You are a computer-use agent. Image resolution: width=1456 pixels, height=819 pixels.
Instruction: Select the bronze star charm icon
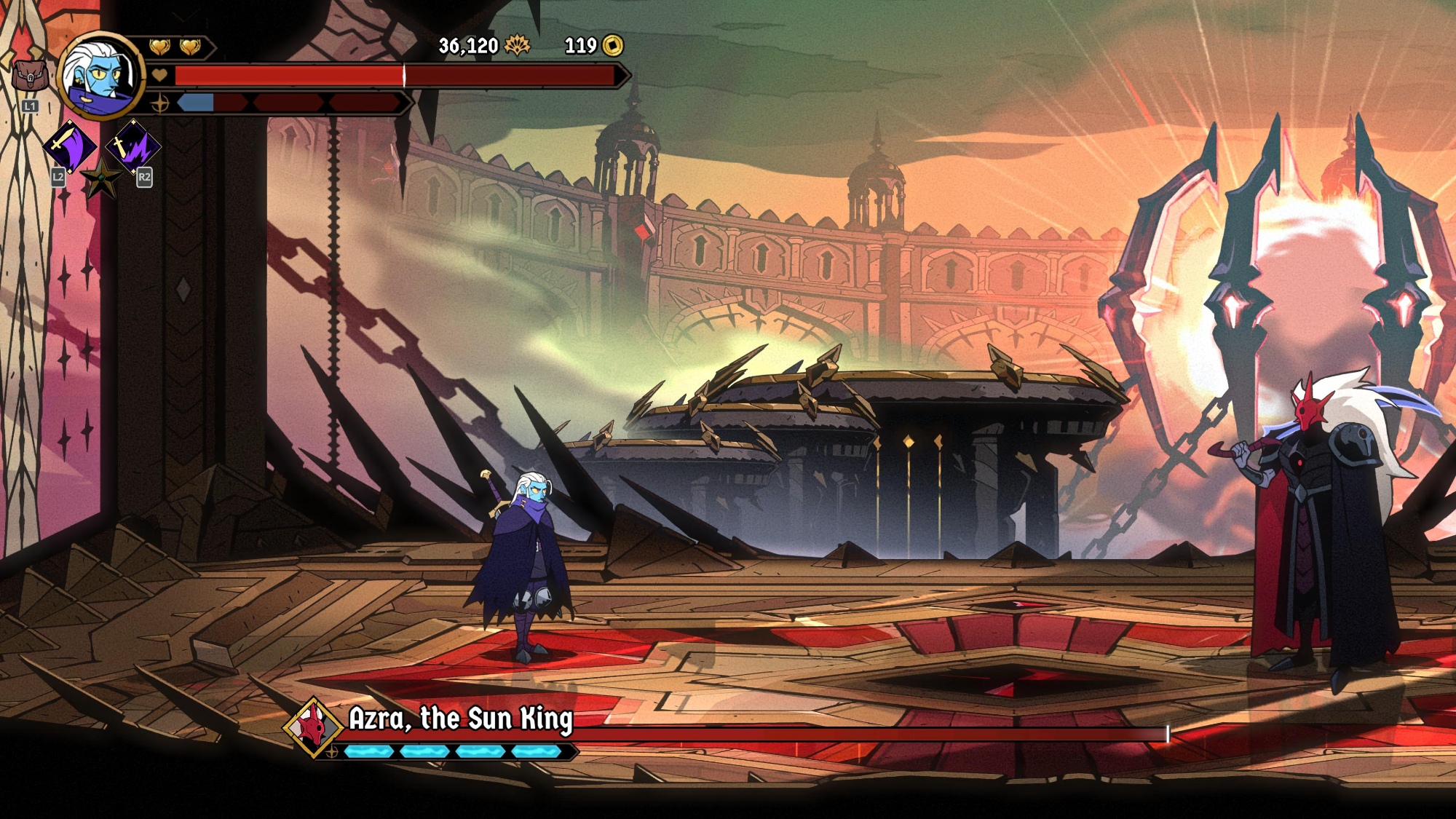click(x=101, y=177)
